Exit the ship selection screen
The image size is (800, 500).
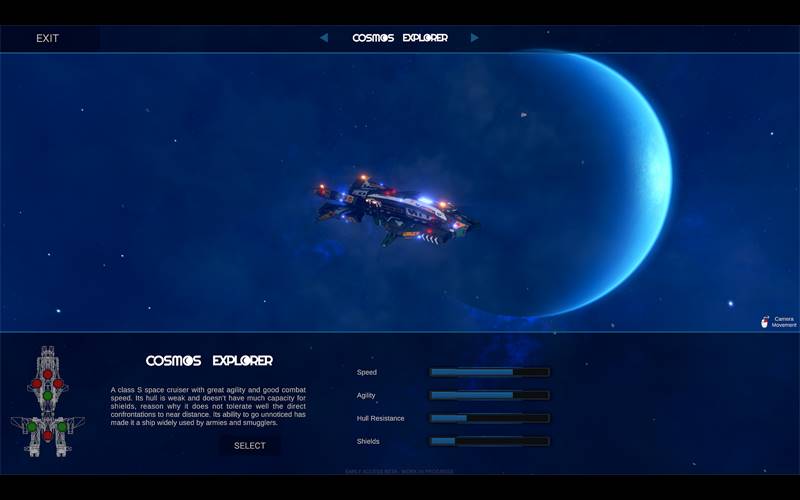pyautogui.click(x=47, y=38)
